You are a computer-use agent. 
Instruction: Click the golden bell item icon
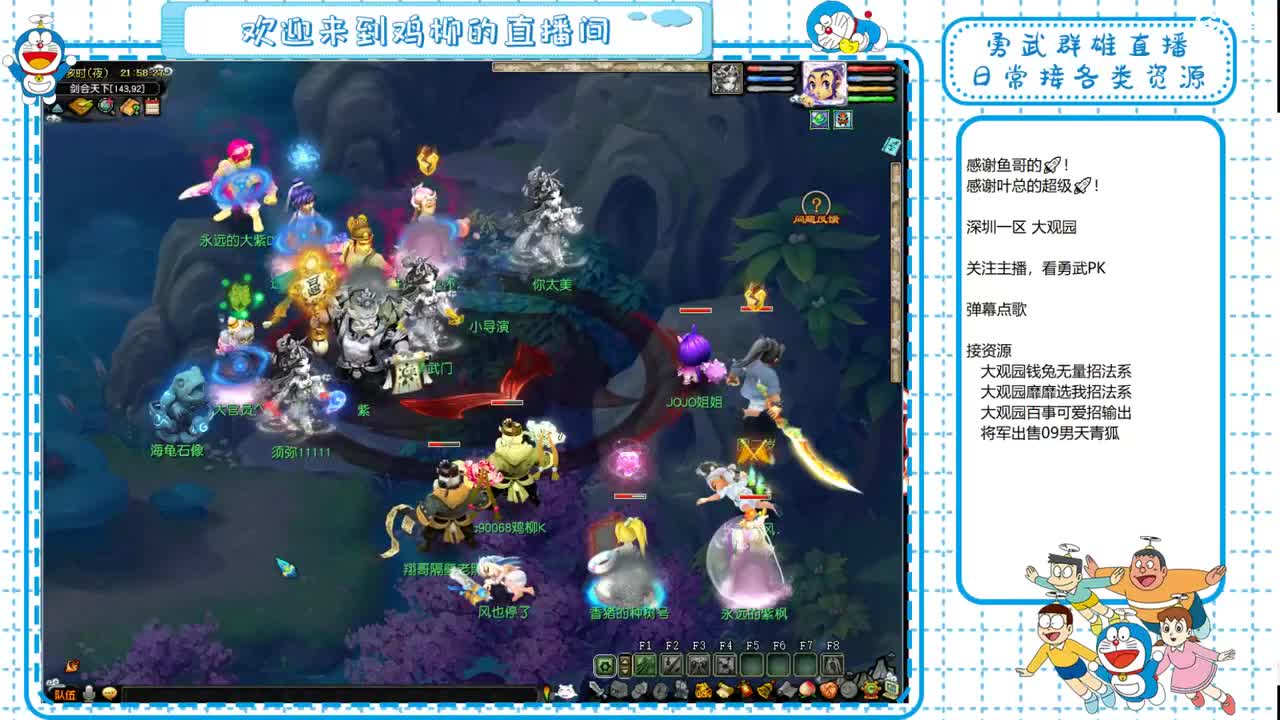point(763,690)
